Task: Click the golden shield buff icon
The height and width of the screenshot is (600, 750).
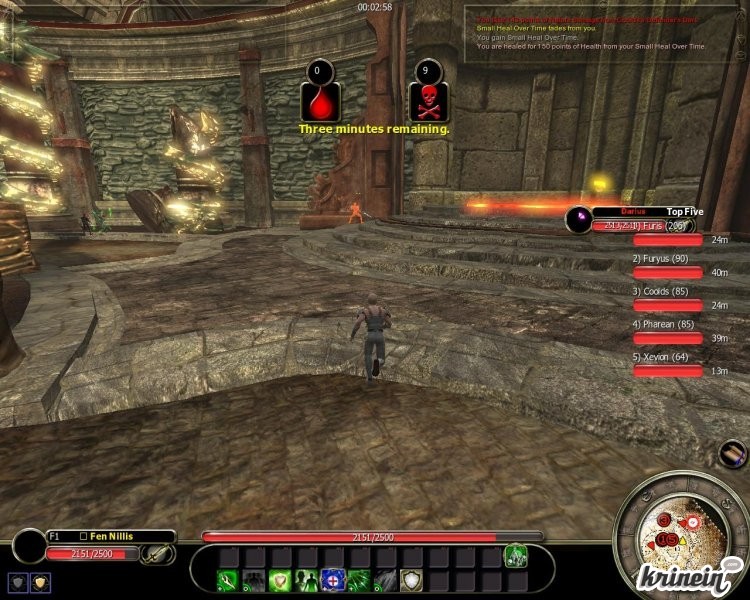Action: pos(40,582)
